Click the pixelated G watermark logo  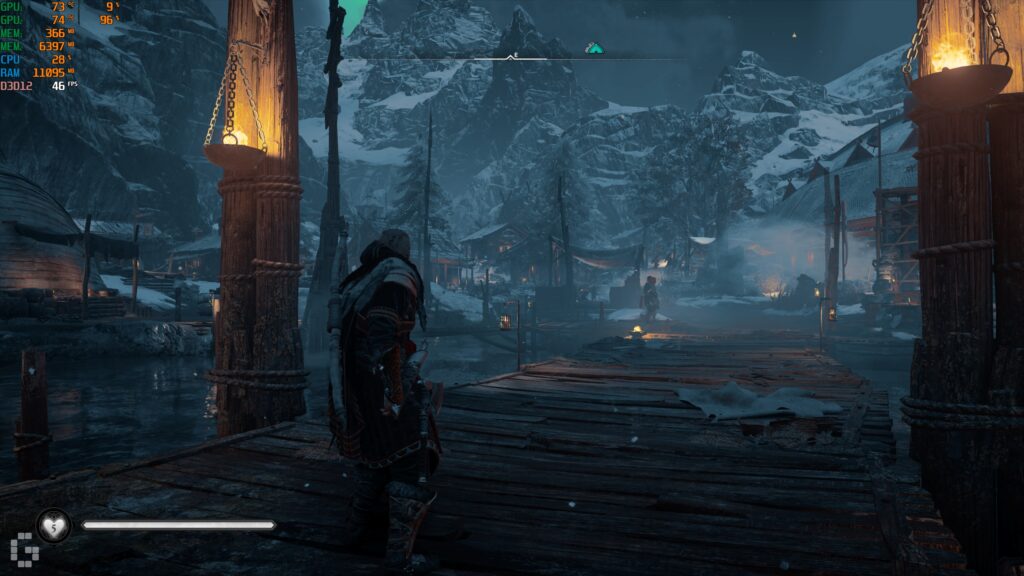click(x=22, y=551)
